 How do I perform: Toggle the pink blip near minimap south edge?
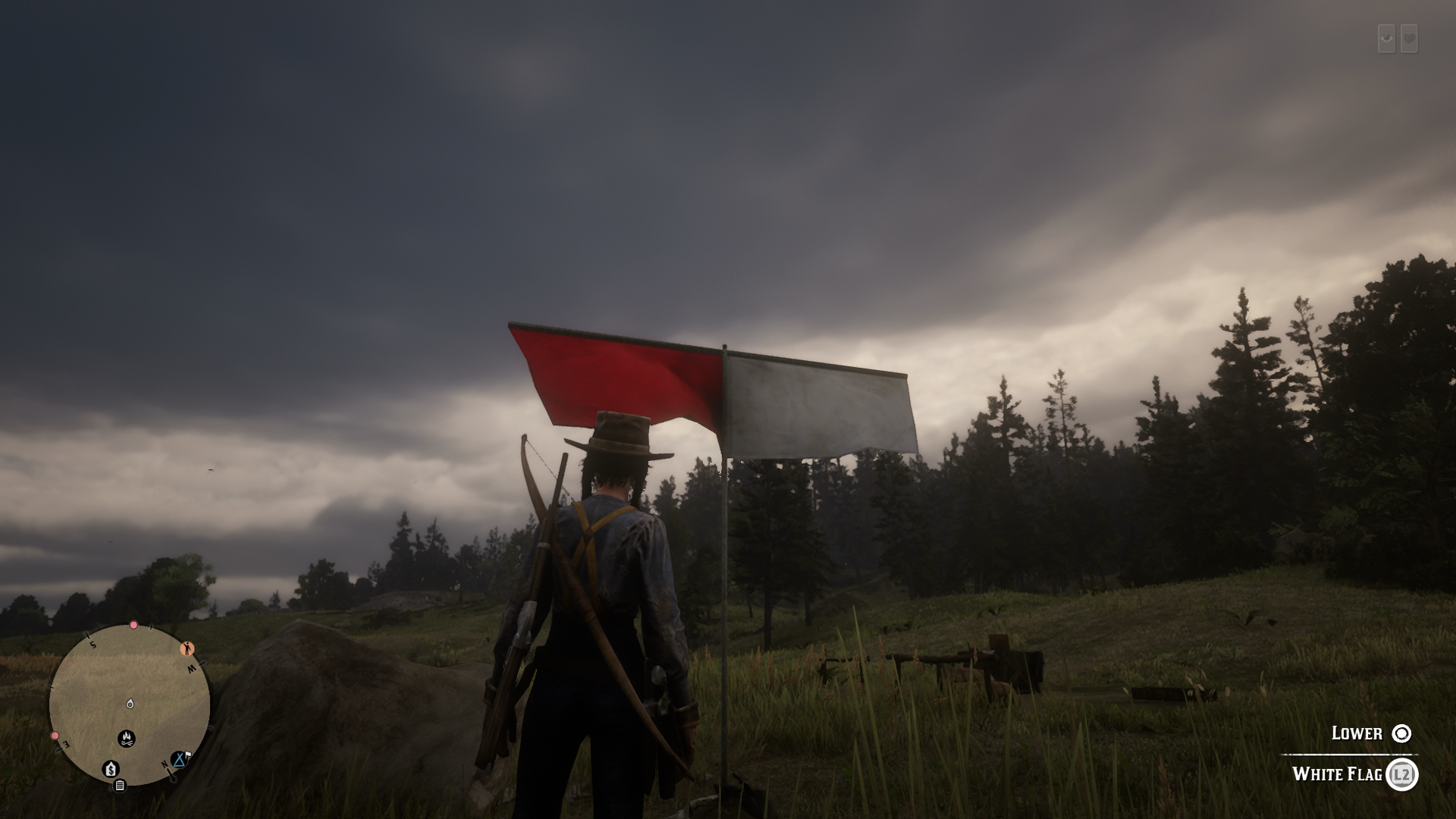click(133, 626)
